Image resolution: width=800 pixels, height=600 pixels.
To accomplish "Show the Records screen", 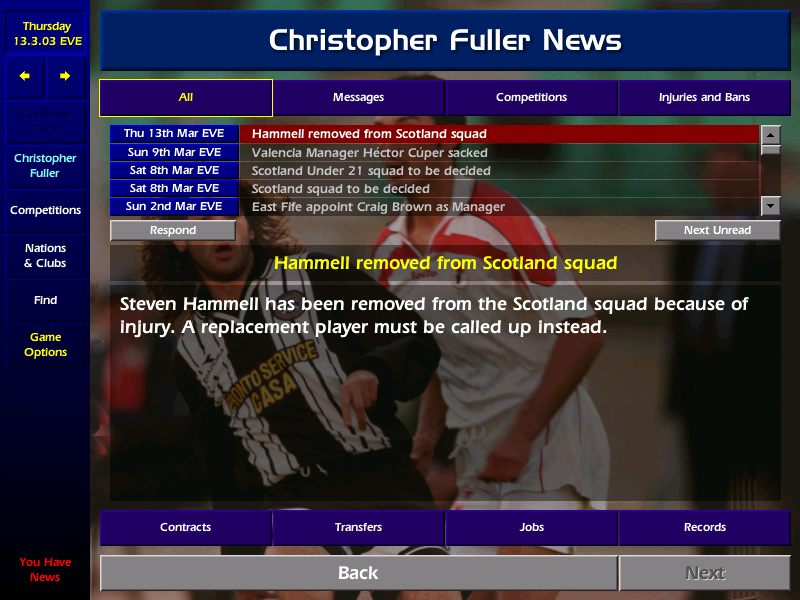I will coord(704,527).
